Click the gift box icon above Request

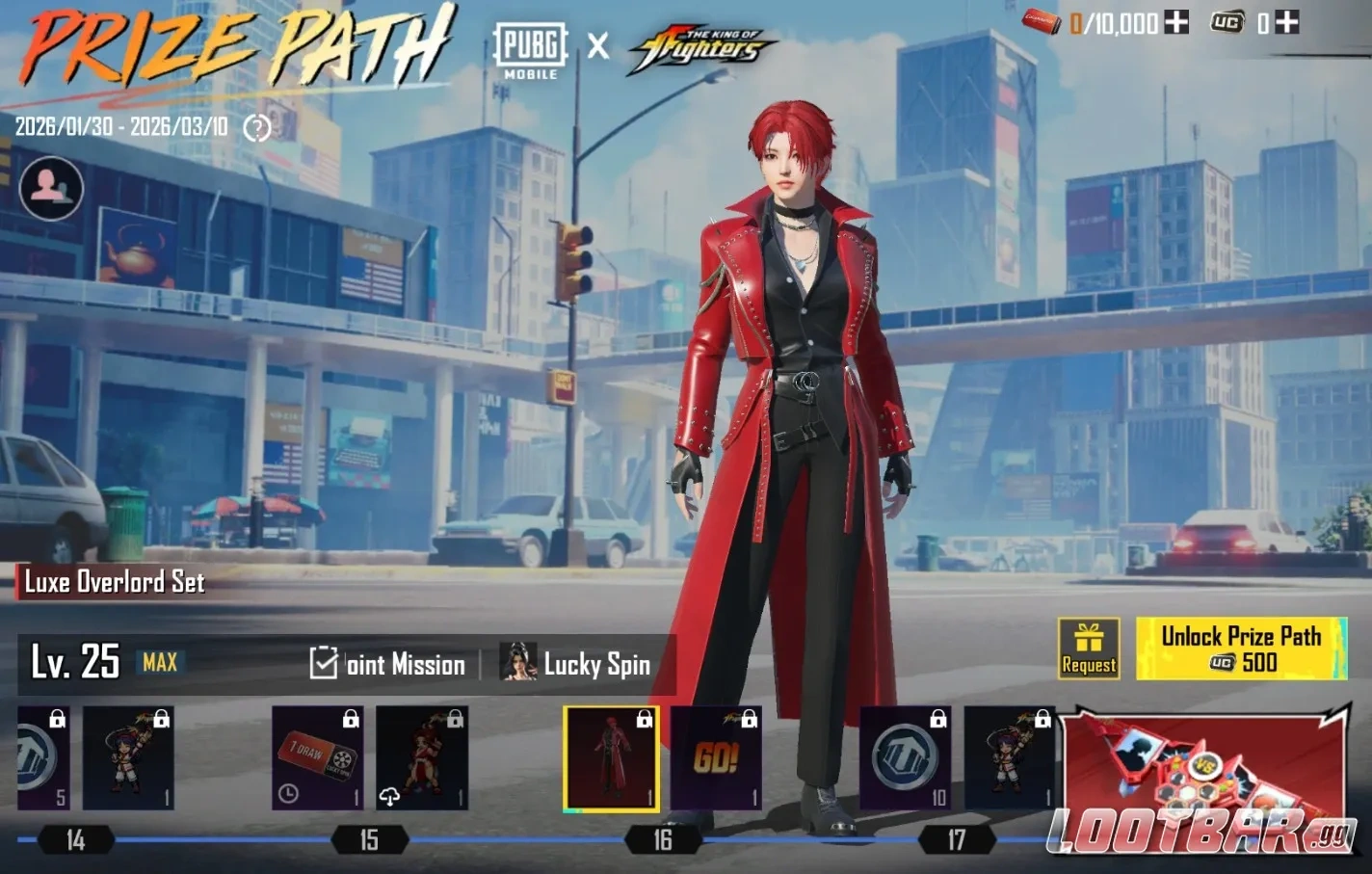[x=1087, y=636]
